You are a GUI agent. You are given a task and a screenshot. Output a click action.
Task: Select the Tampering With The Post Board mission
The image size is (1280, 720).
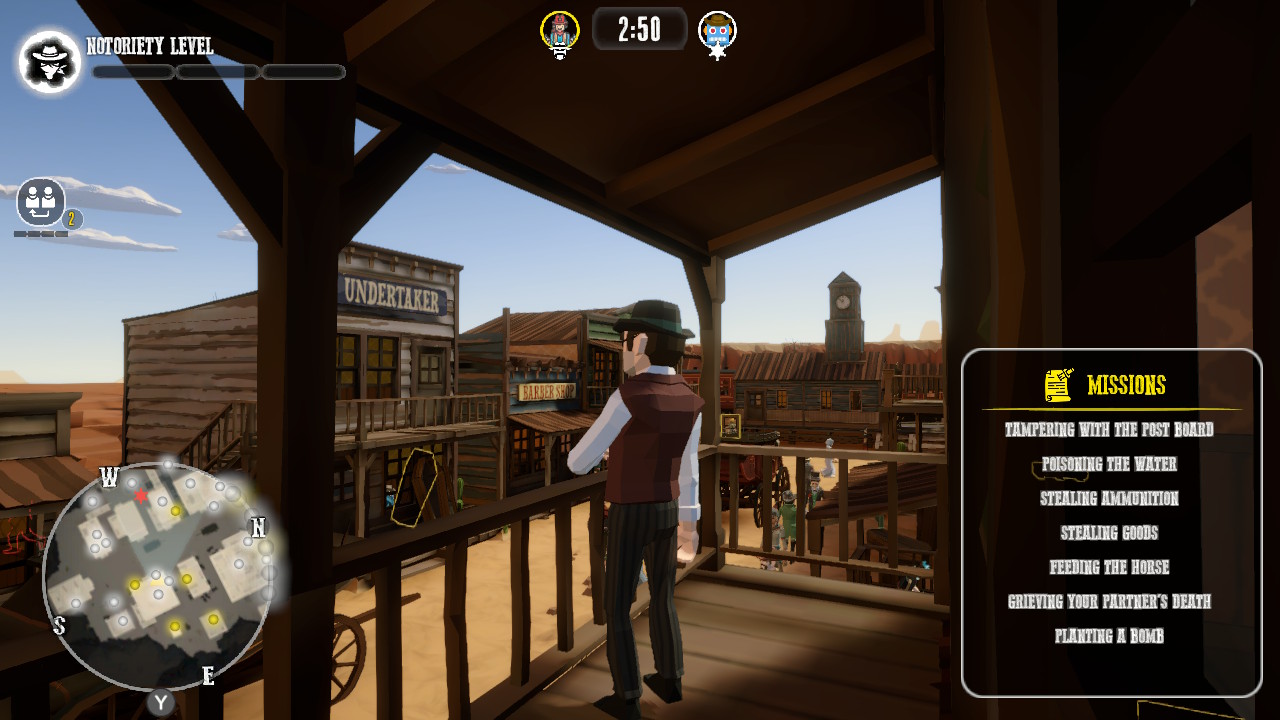coord(1108,430)
